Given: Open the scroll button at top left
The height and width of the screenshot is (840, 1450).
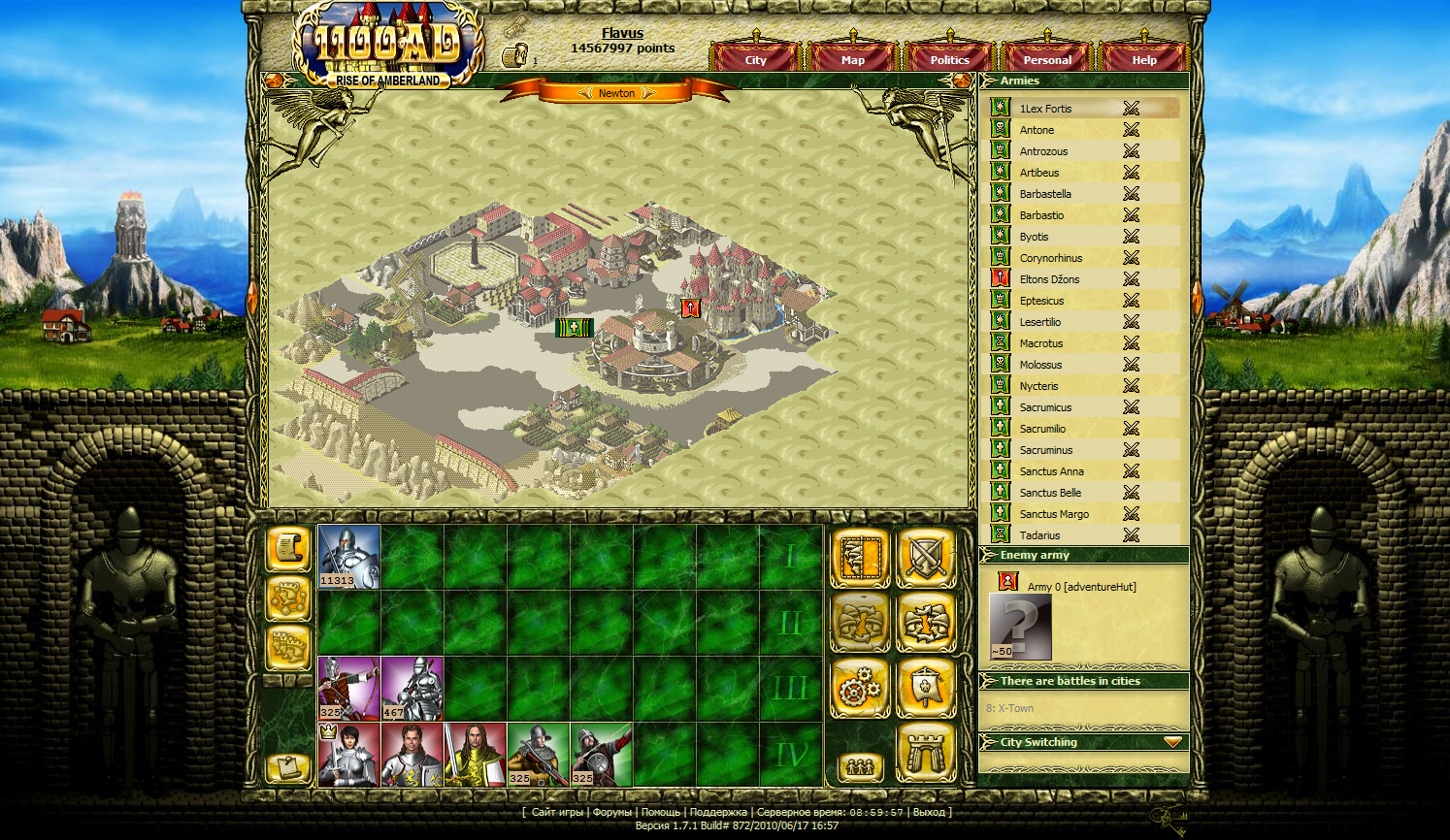Looking at the screenshot, I should pos(288,548).
